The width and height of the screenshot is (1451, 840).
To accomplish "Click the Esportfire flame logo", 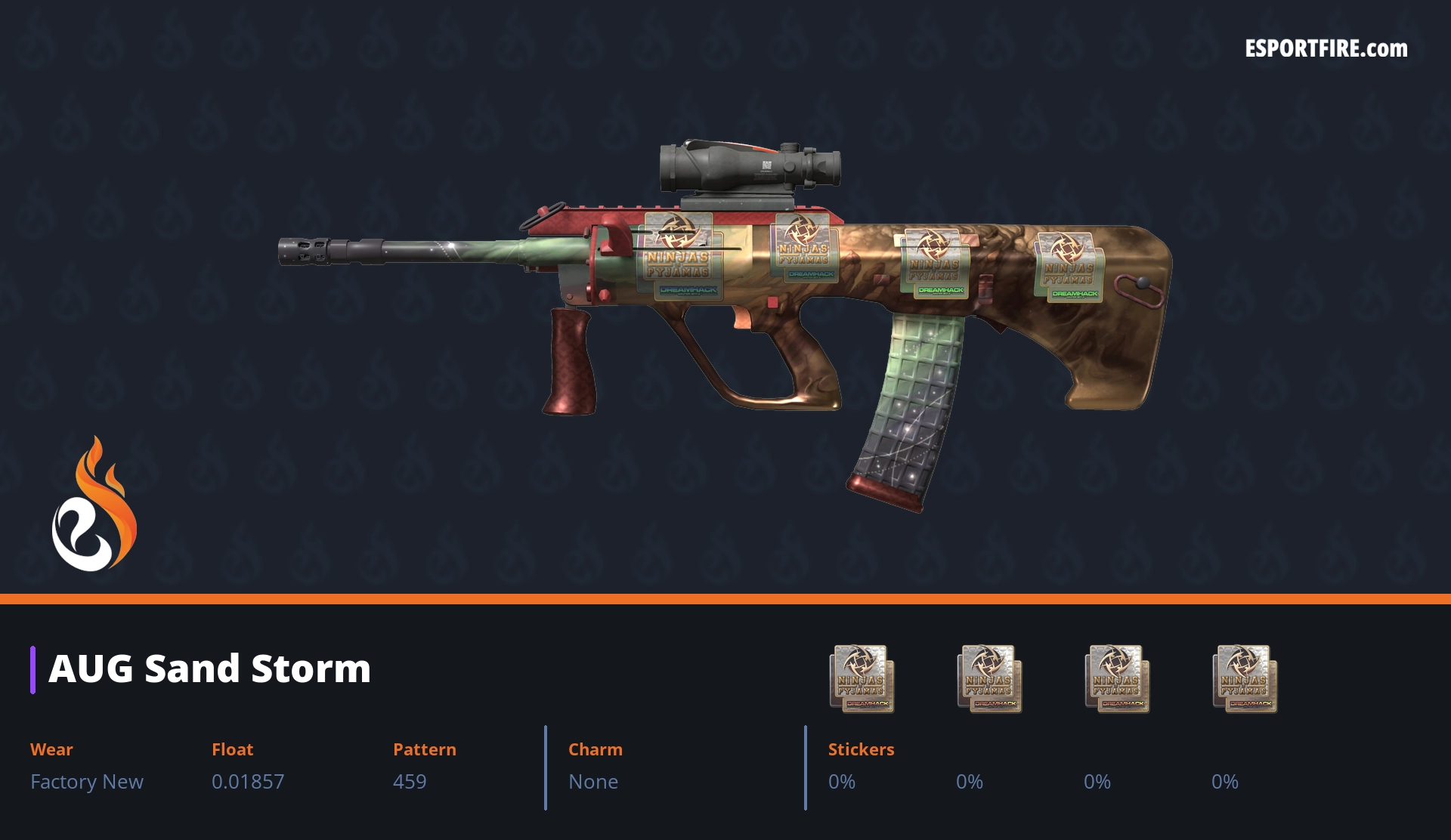I will coord(94,505).
